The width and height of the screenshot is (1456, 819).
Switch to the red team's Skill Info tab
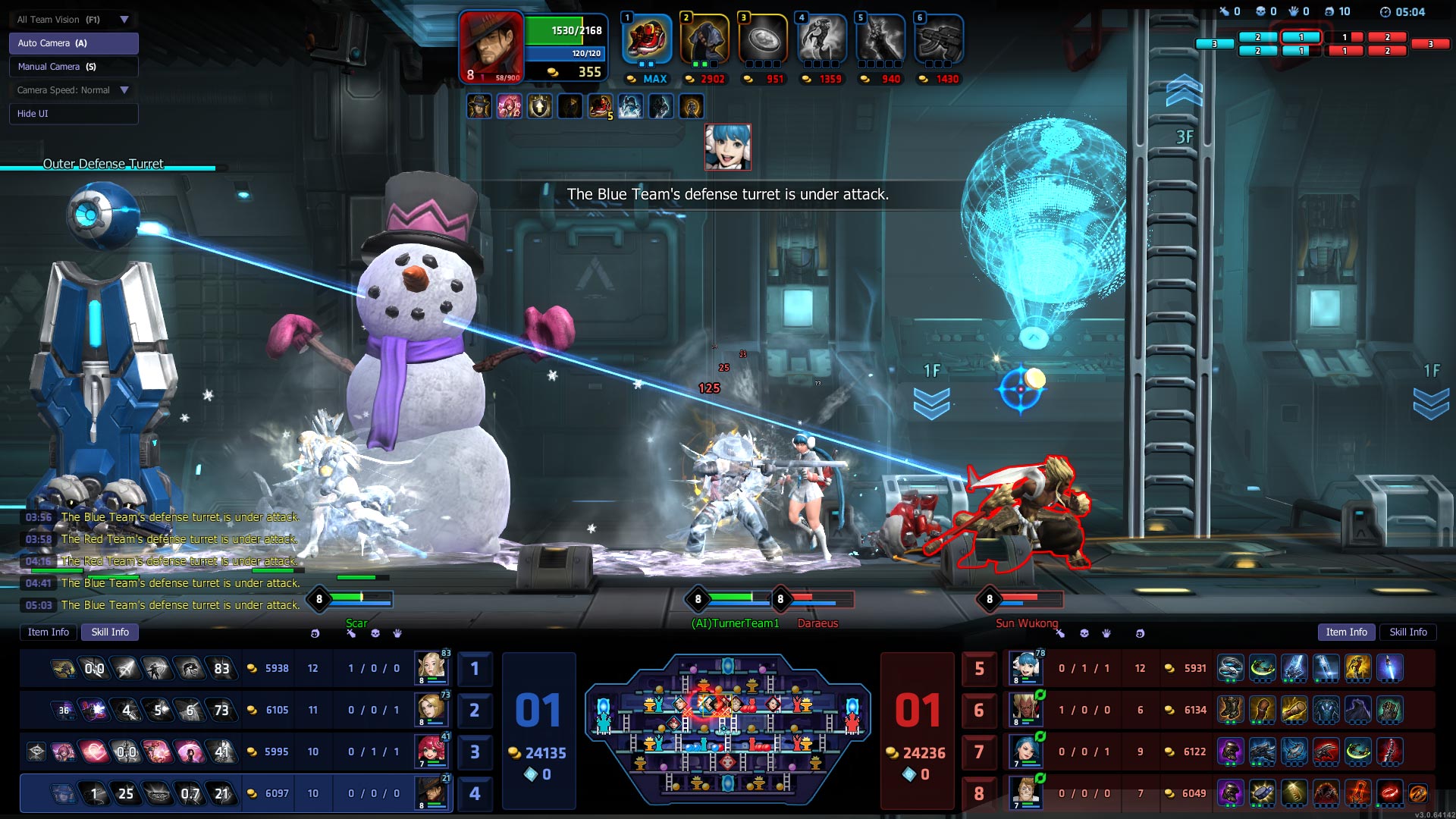1407,632
